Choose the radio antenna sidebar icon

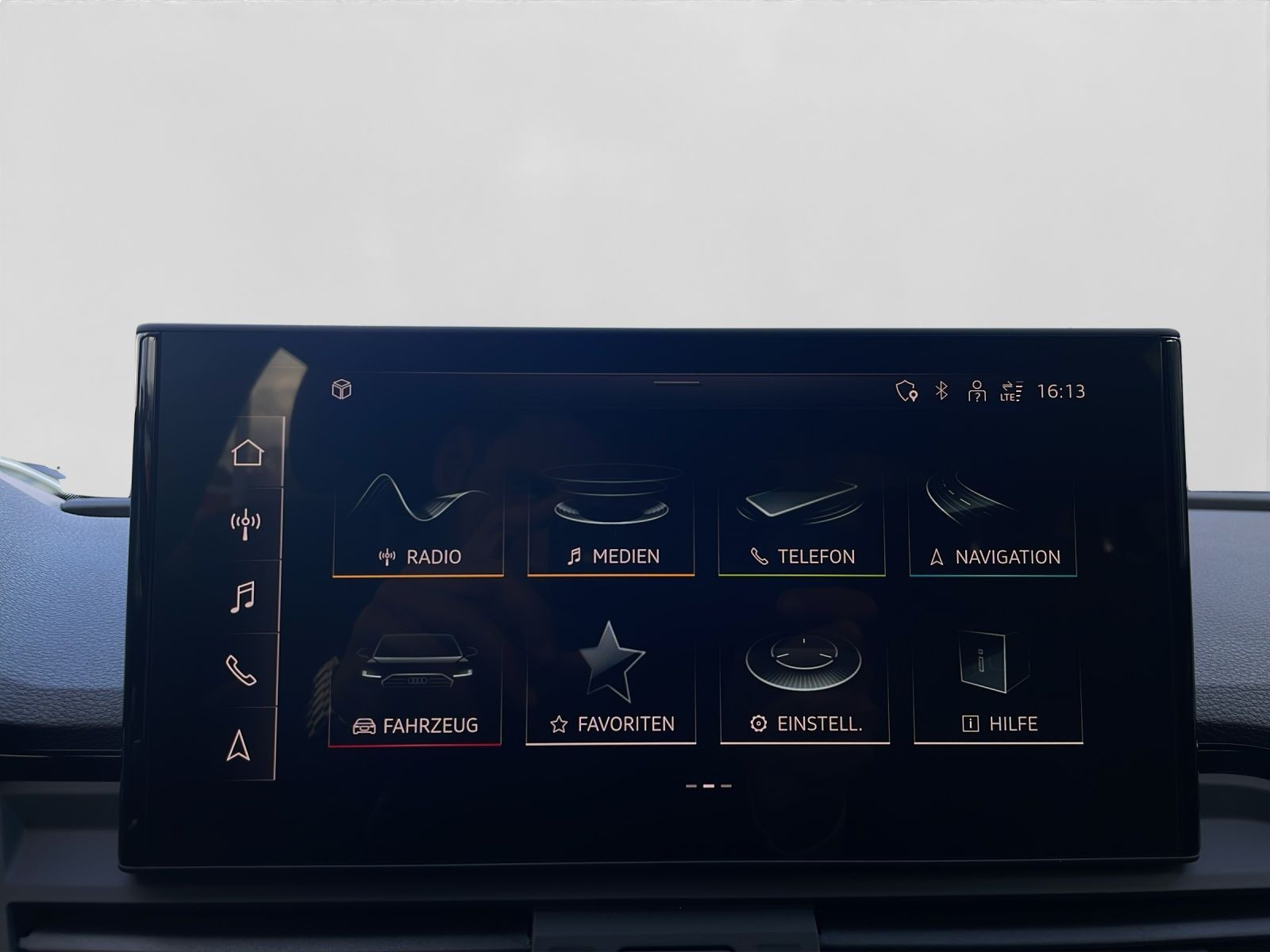tap(245, 524)
